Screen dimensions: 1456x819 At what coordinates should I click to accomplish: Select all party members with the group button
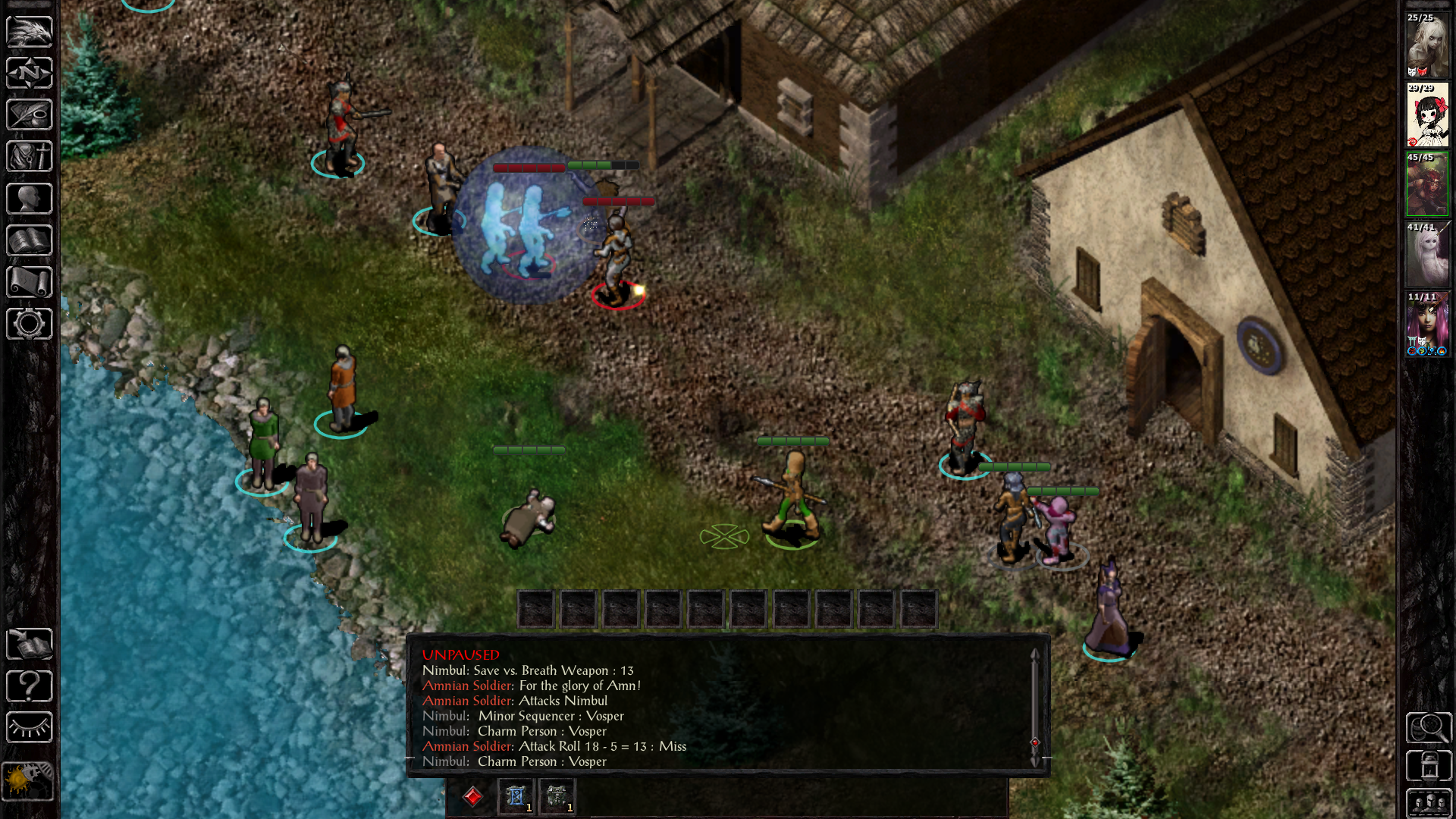pyautogui.click(x=1429, y=802)
